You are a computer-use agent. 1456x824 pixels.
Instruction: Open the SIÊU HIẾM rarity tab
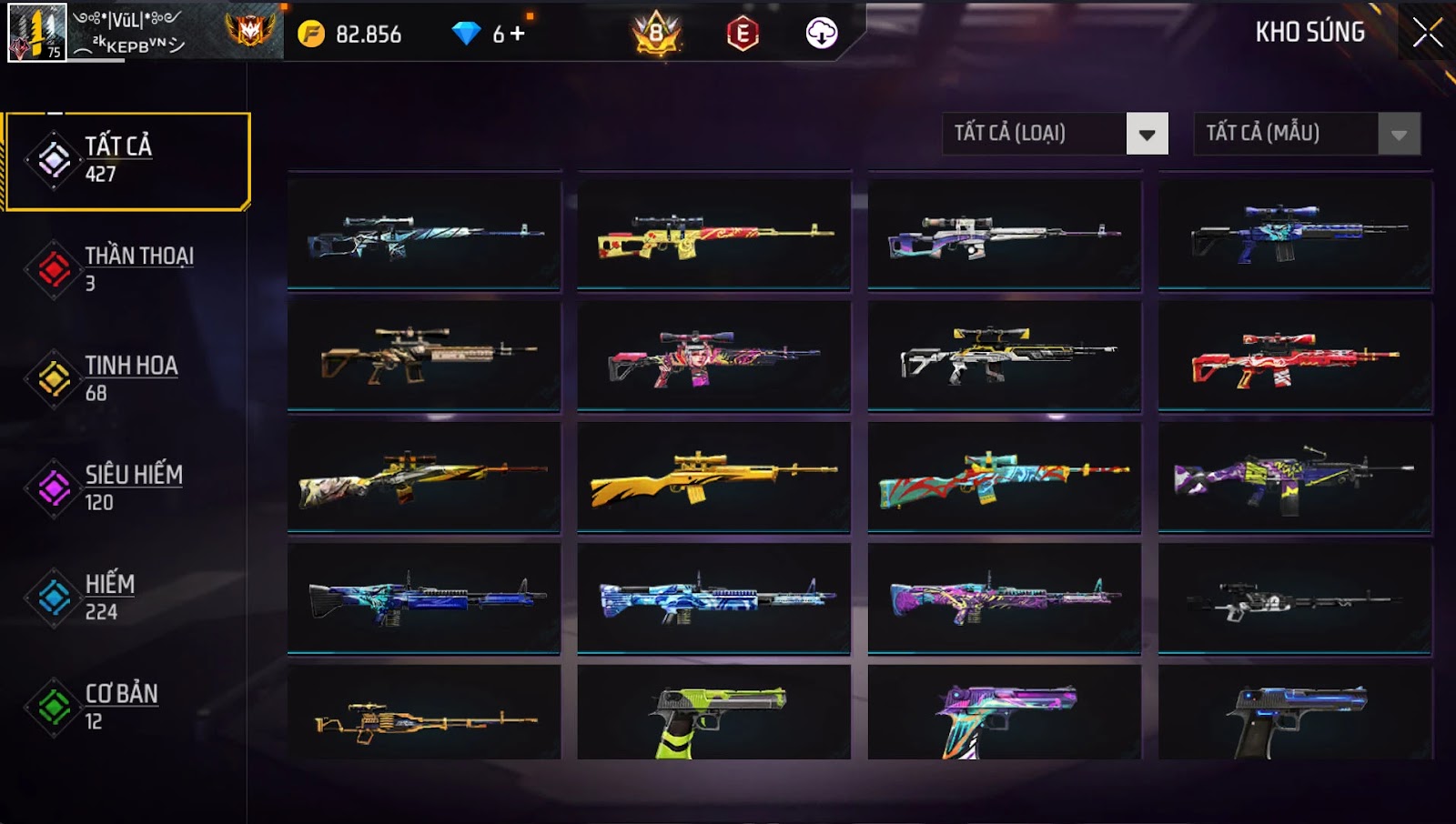tap(127, 487)
